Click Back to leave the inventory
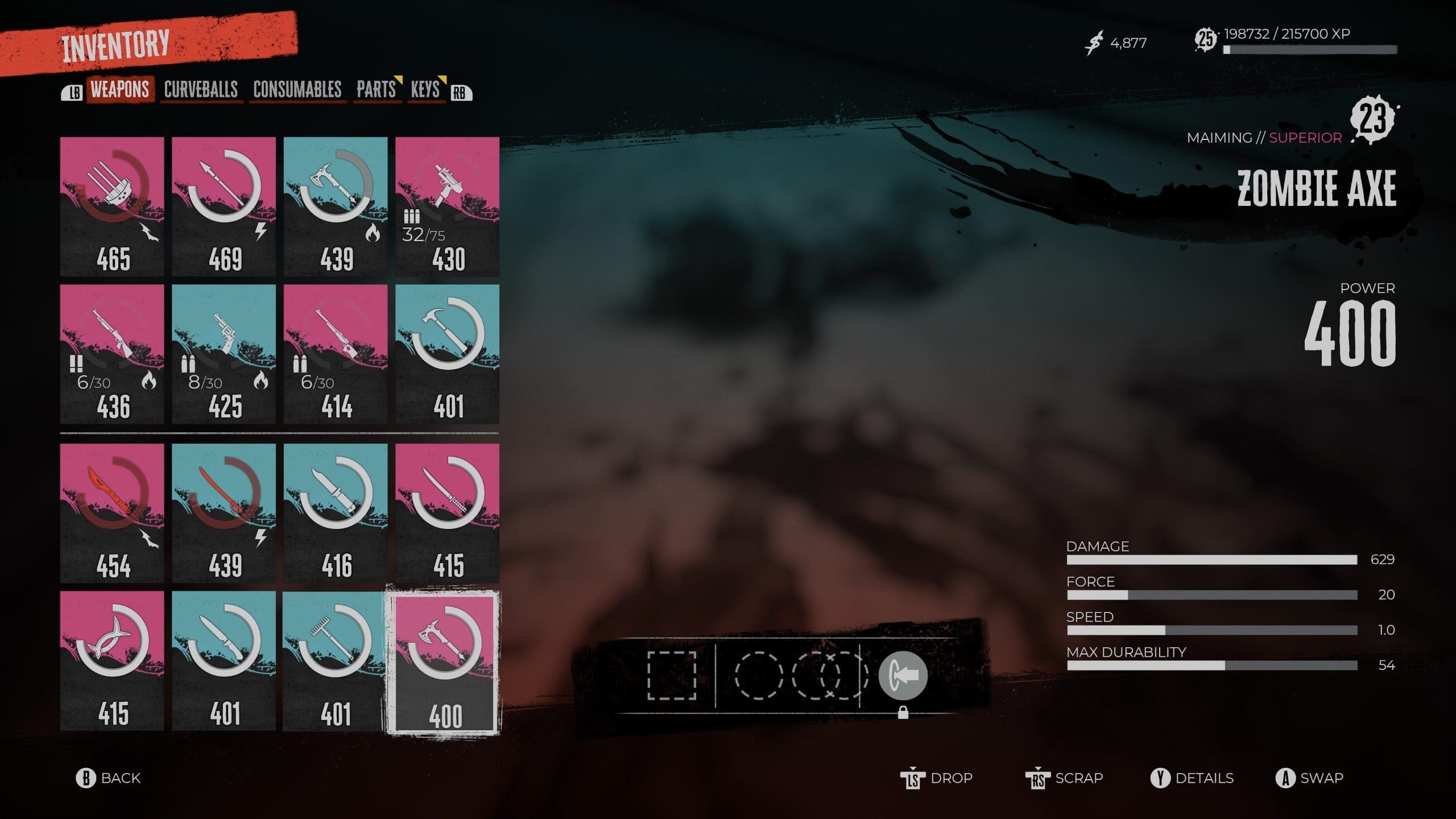 click(x=109, y=778)
